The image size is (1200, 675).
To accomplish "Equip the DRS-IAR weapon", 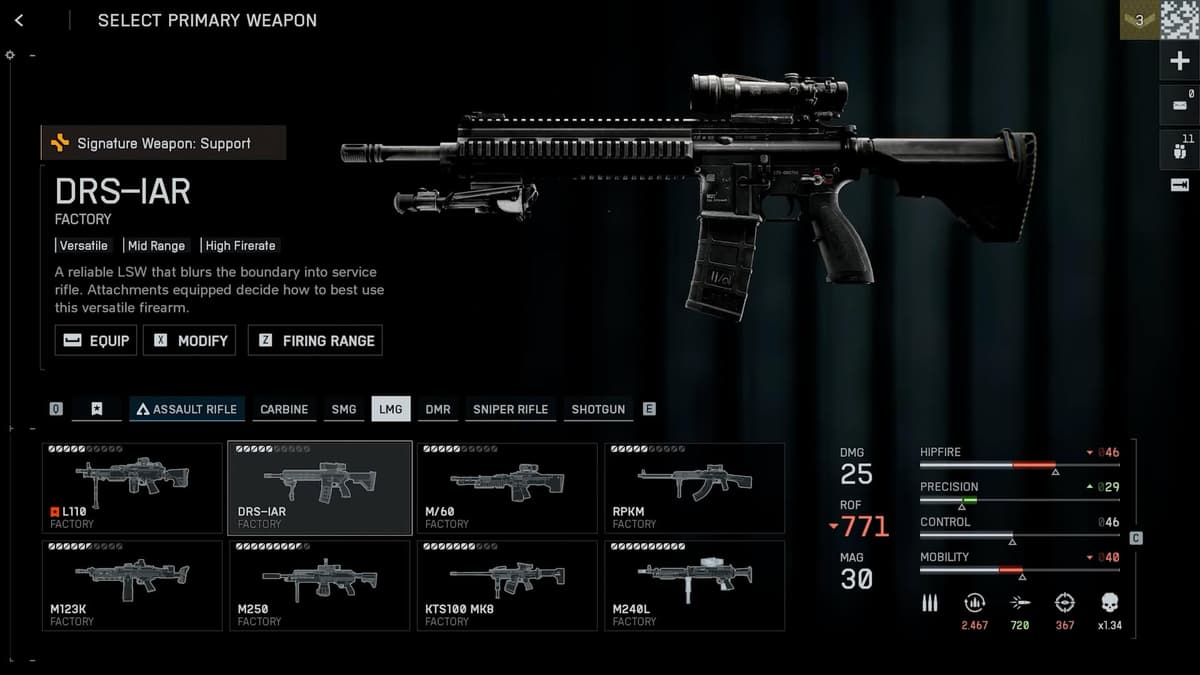I will pyautogui.click(x=96, y=340).
